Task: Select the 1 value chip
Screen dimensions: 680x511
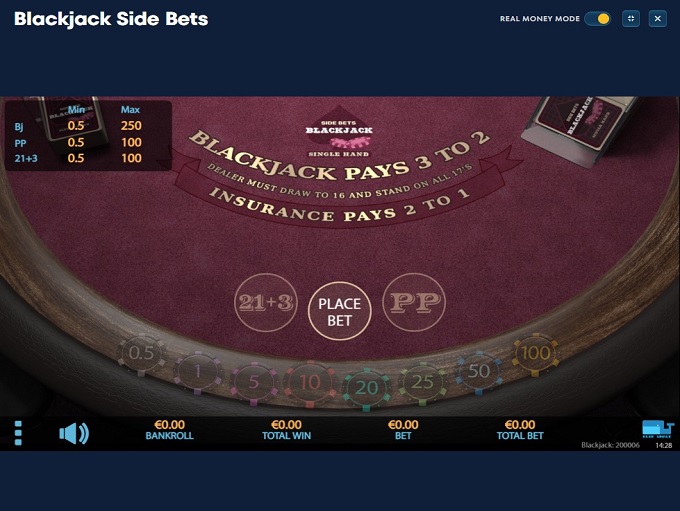Action: [197, 372]
